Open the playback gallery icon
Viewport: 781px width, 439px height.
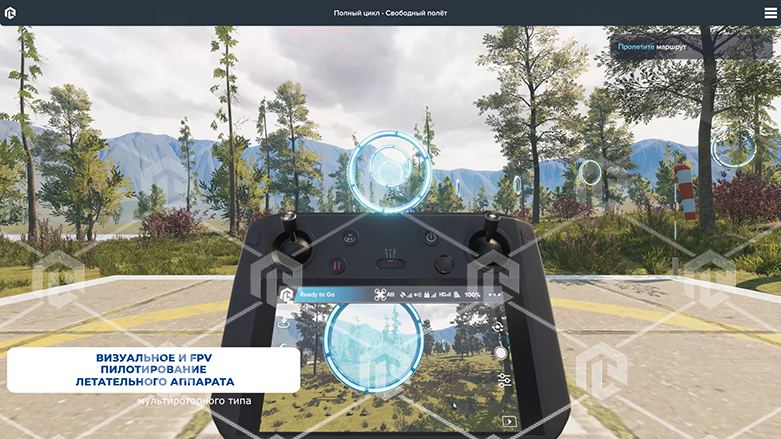coord(508,421)
